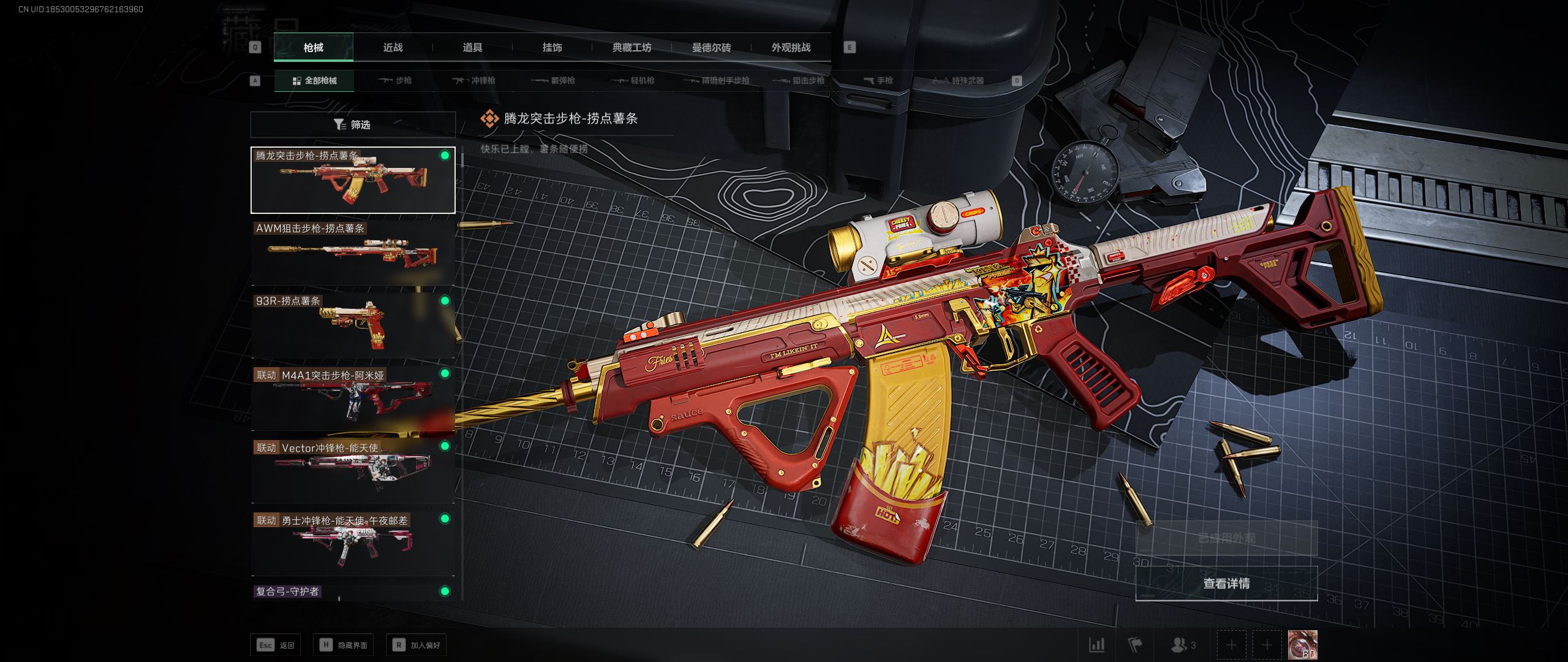The image size is (1568, 662).
Task: Select the AWM狙击步枪-捞点薯条 skin
Action: [x=353, y=253]
